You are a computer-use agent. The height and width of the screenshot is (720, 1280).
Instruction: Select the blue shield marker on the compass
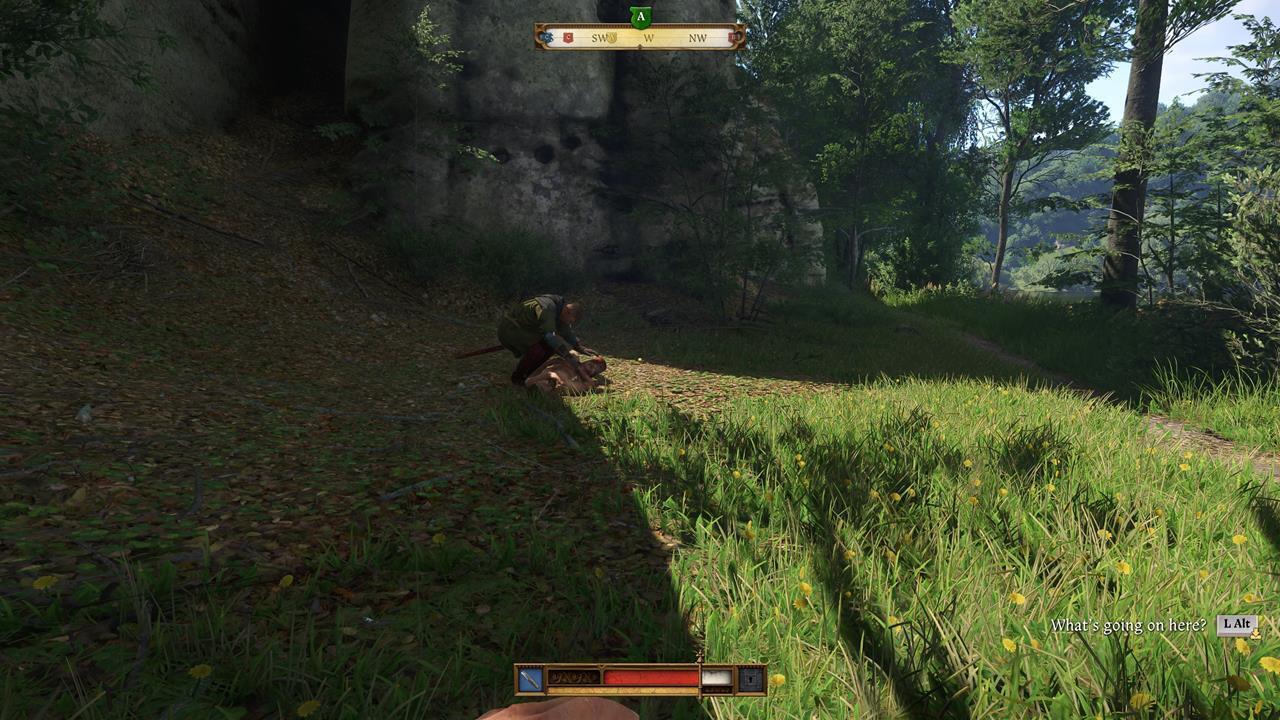(546, 36)
